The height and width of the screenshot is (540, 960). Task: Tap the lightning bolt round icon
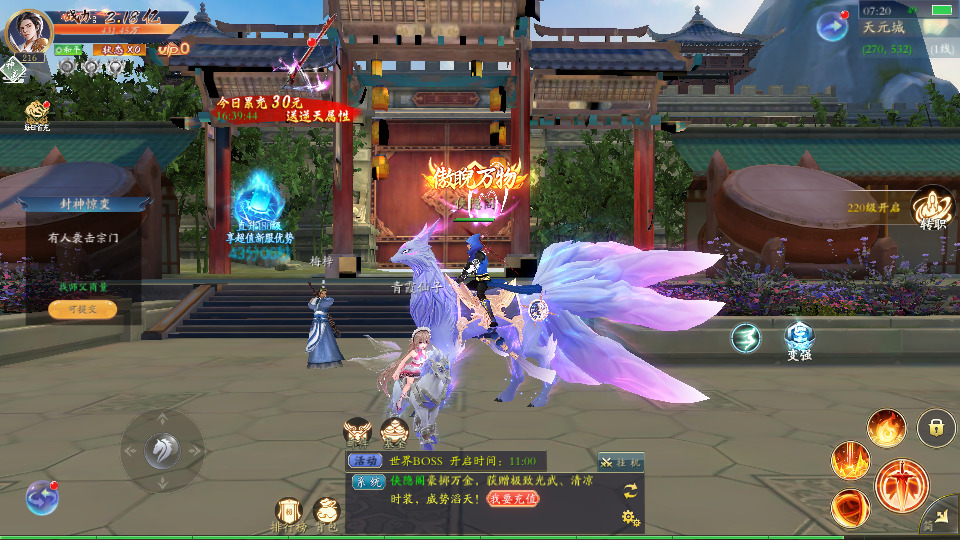coord(746,339)
